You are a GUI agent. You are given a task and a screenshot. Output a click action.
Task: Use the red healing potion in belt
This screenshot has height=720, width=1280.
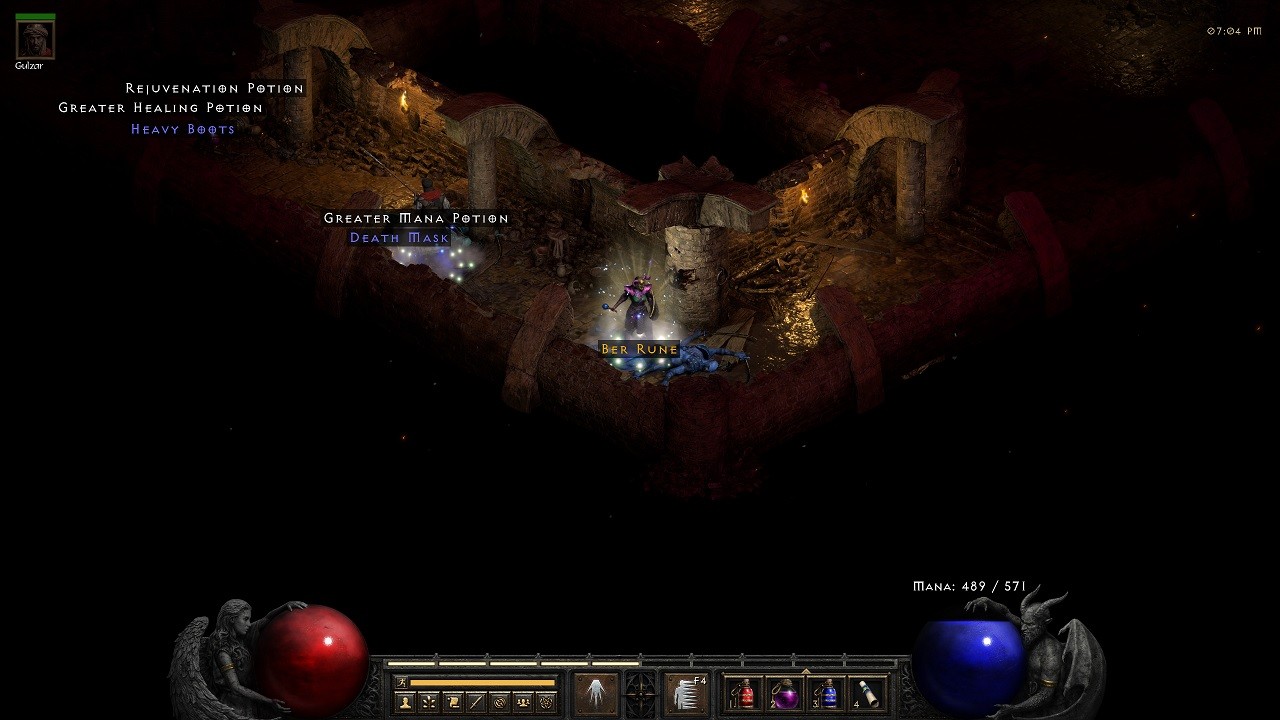[746, 693]
